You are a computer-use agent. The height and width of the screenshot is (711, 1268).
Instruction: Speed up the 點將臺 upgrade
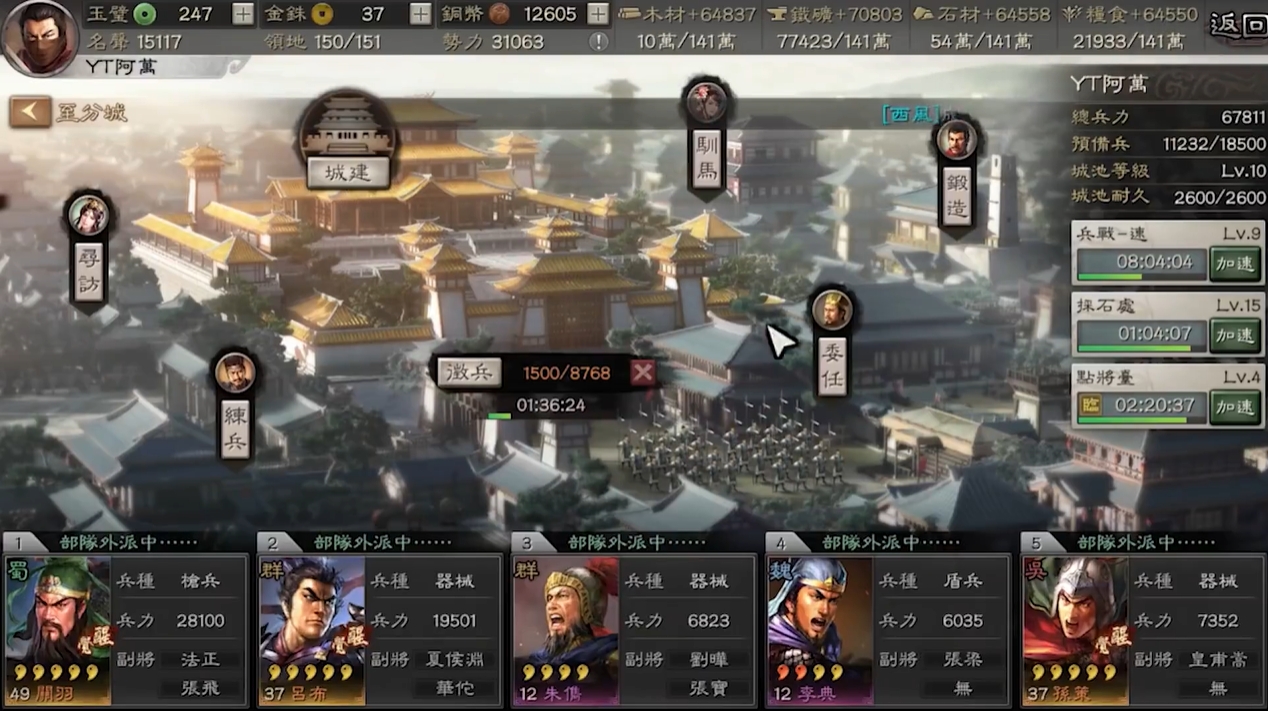click(x=1234, y=406)
